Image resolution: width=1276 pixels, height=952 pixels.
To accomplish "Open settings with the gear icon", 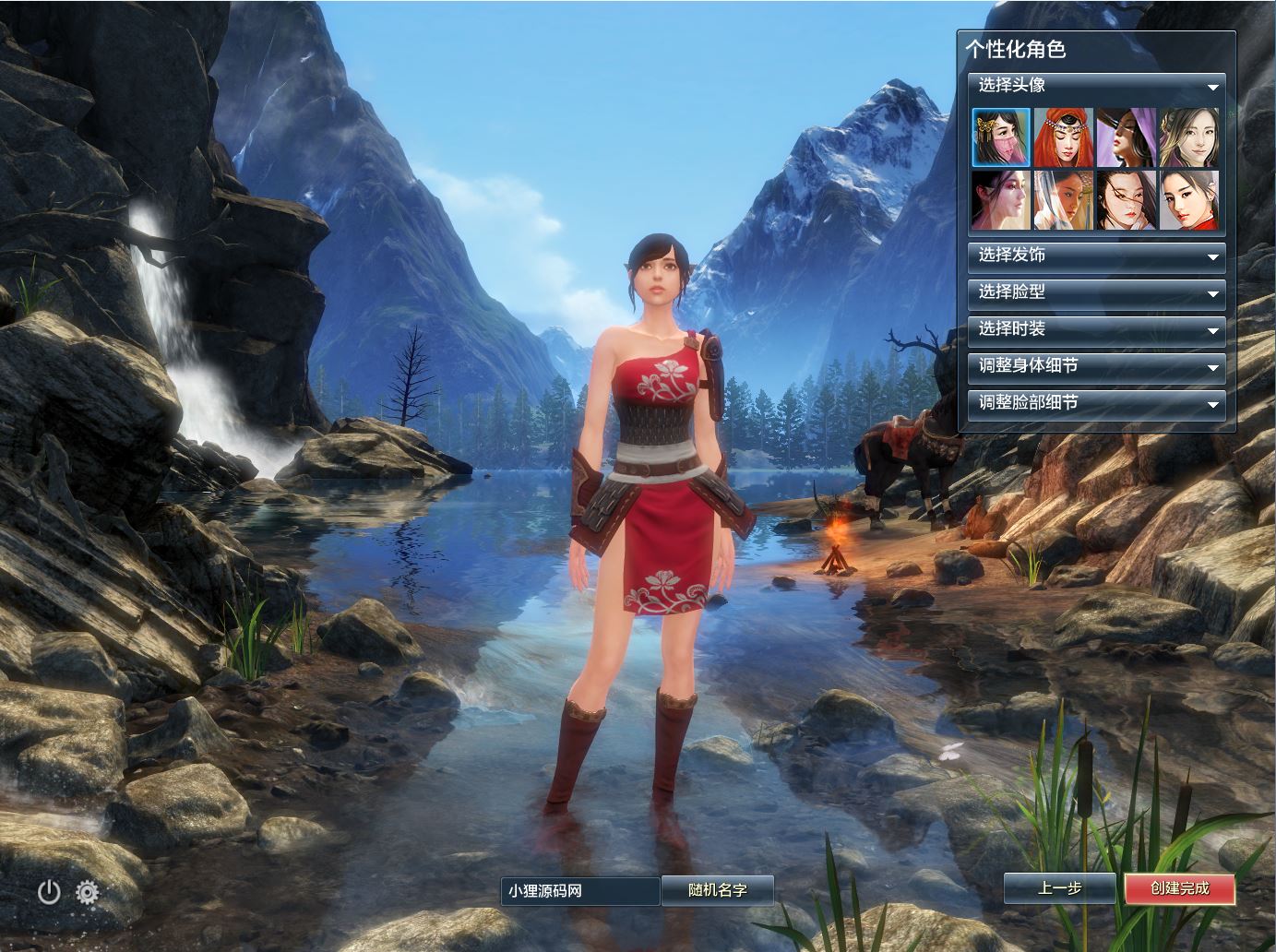I will tap(88, 892).
